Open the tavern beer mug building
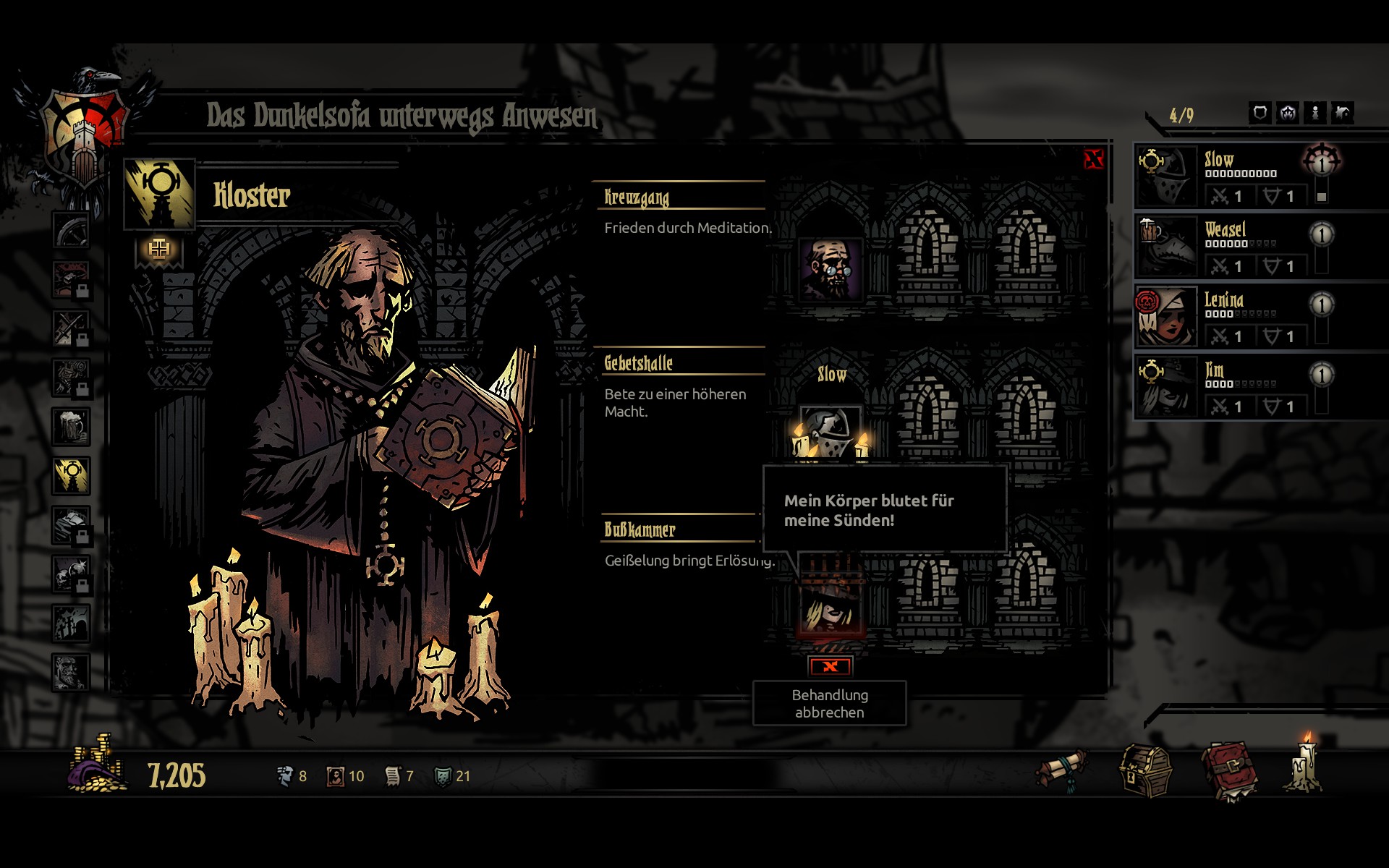Screen dimensions: 1389x868 71,426
